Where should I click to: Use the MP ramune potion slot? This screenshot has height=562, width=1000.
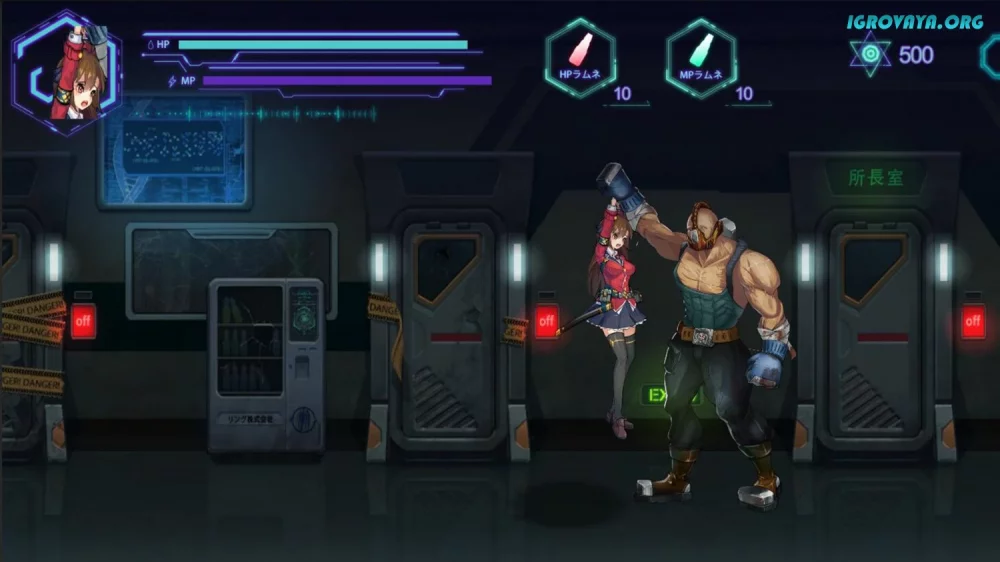[x=701, y=58]
